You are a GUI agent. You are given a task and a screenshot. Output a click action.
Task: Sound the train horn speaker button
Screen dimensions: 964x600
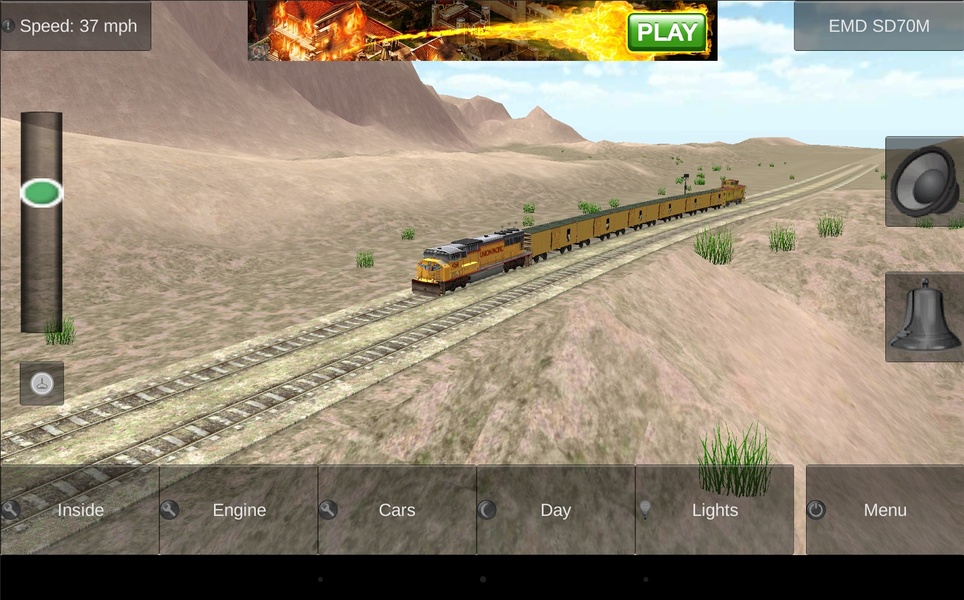point(925,182)
